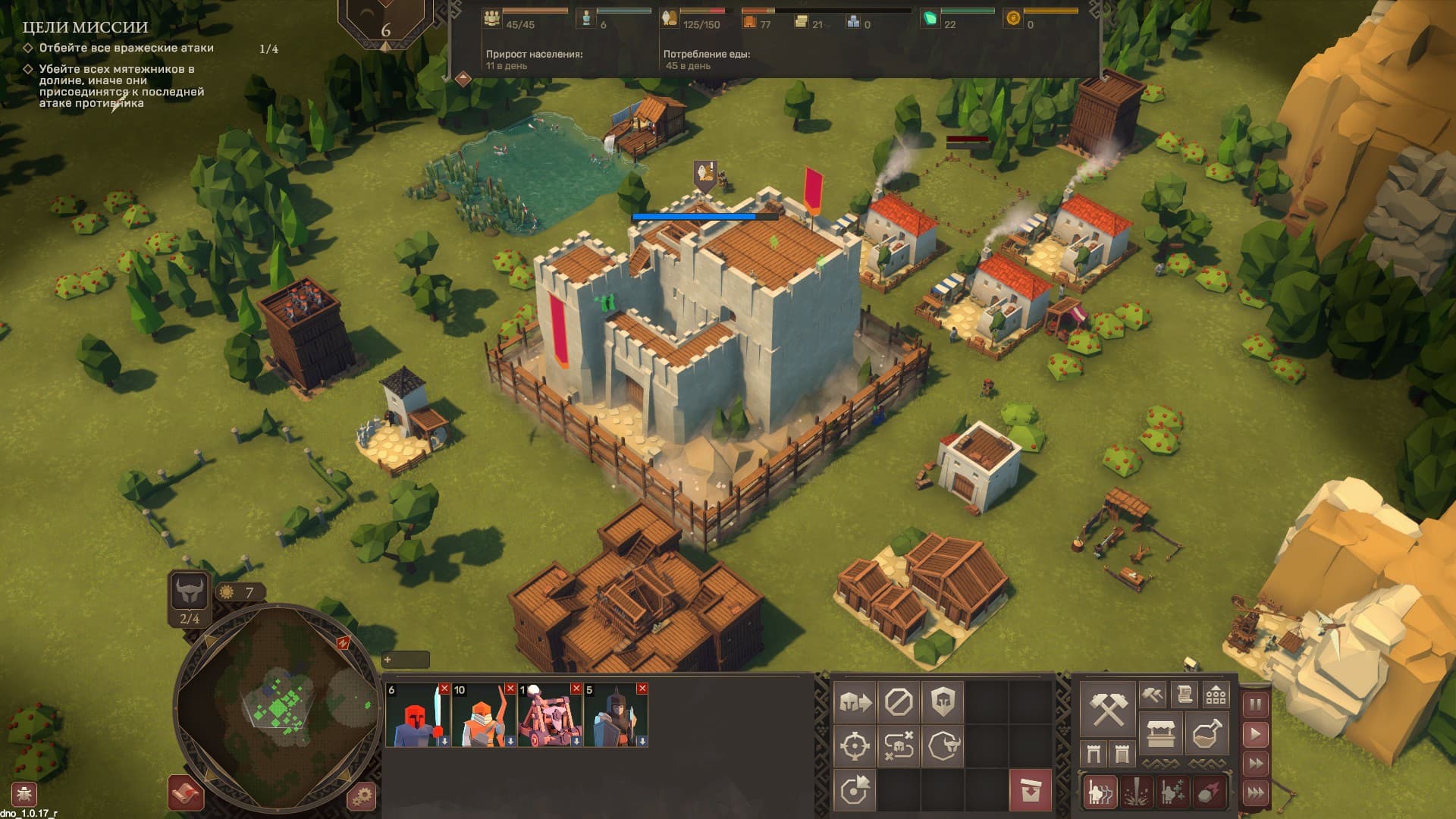Open the minimap to navigate the valley
This screenshot has width=1456, height=819.
[277, 707]
